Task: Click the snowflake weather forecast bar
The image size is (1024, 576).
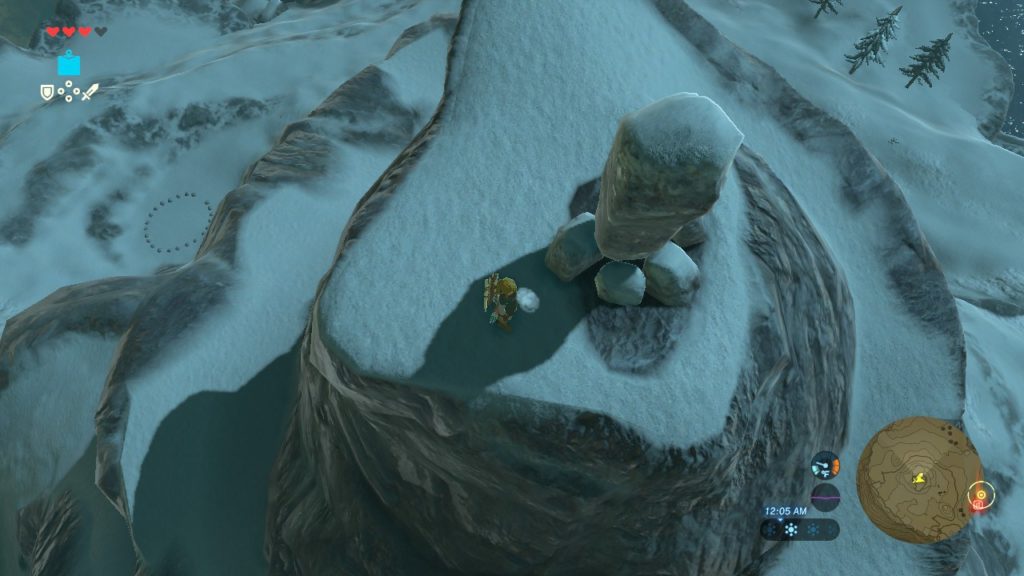Action: pos(800,530)
